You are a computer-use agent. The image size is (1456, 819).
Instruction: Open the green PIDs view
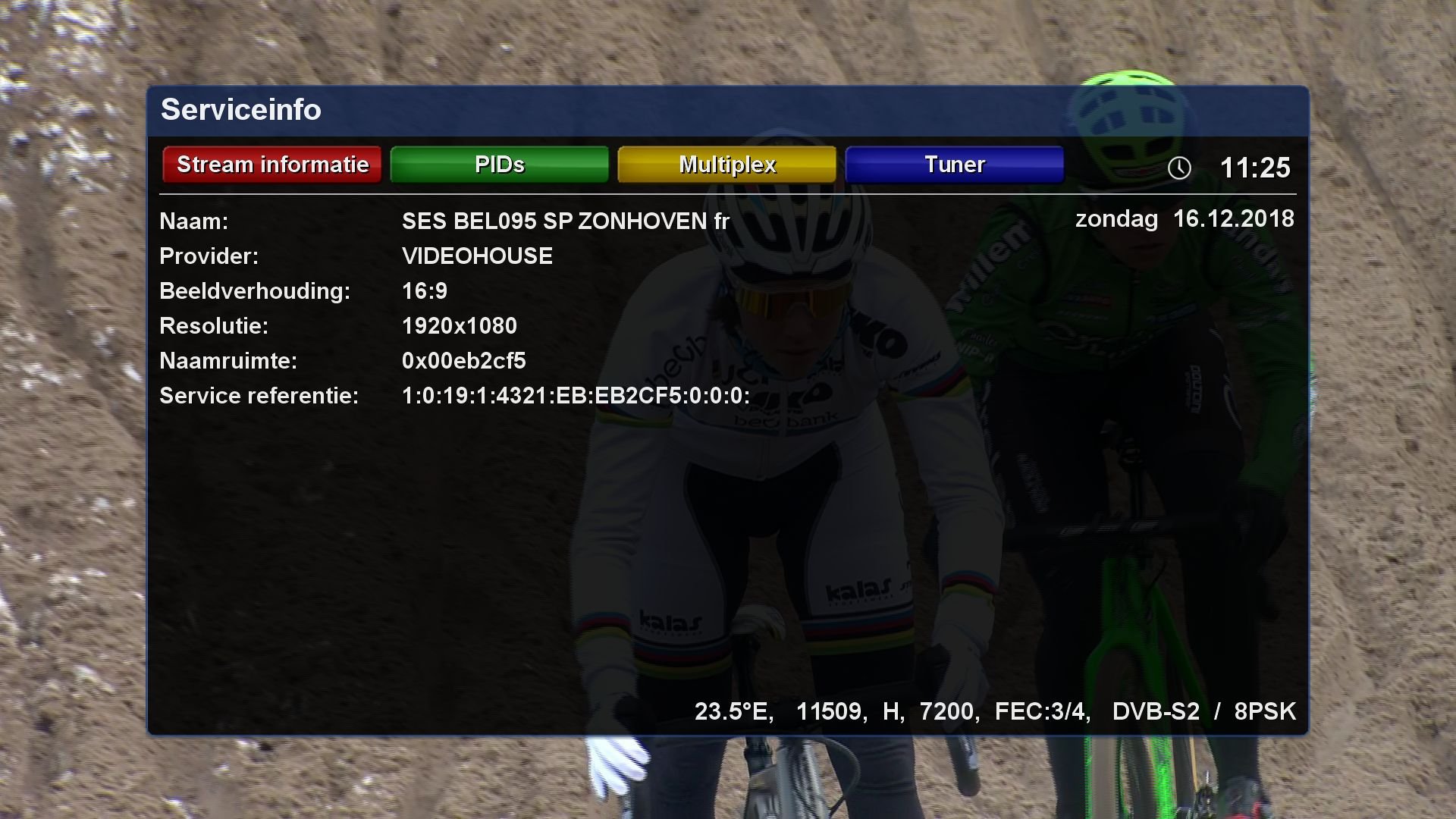(499, 164)
